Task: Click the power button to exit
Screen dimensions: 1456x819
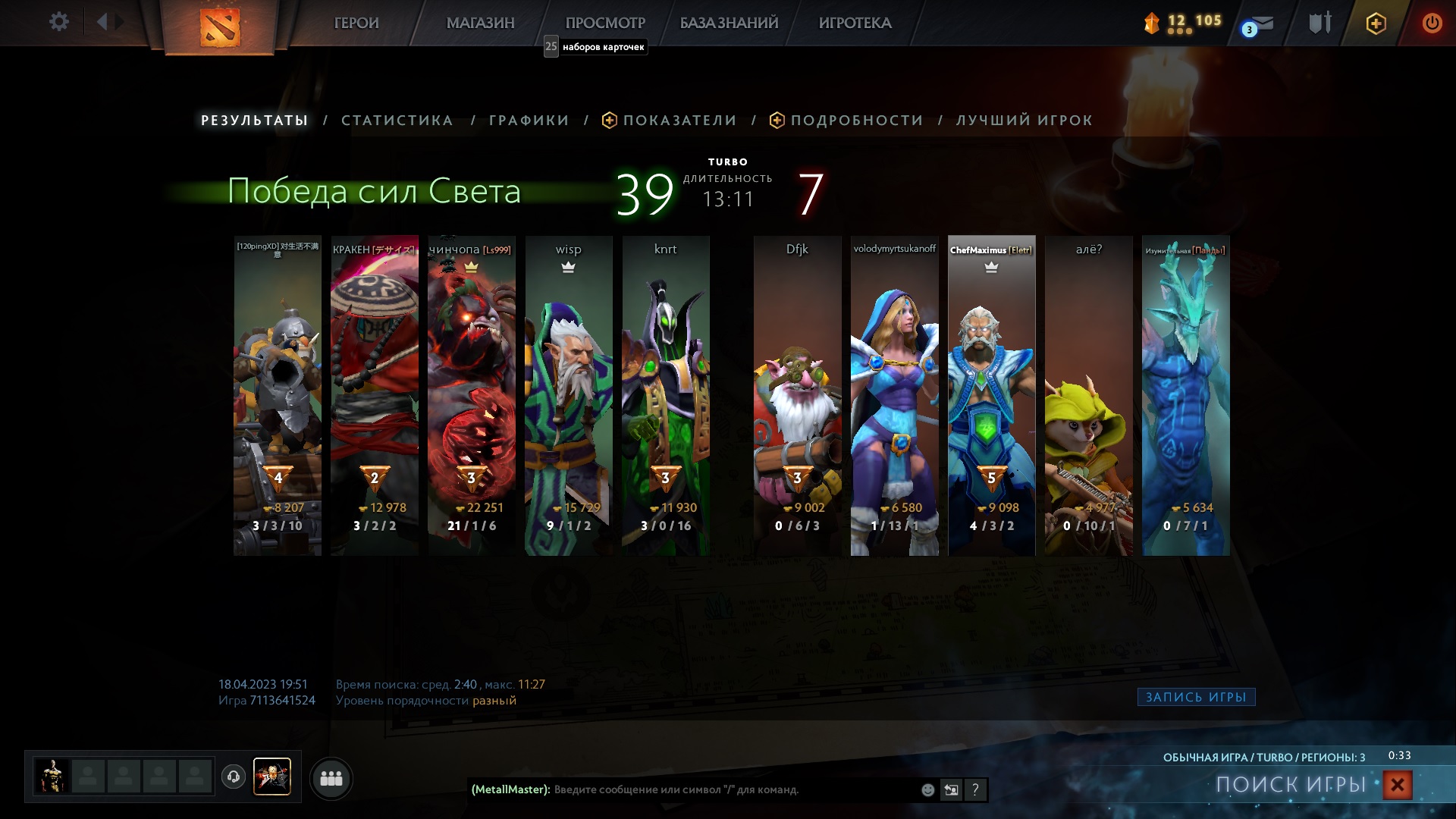Action: pyautogui.click(x=1432, y=23)
